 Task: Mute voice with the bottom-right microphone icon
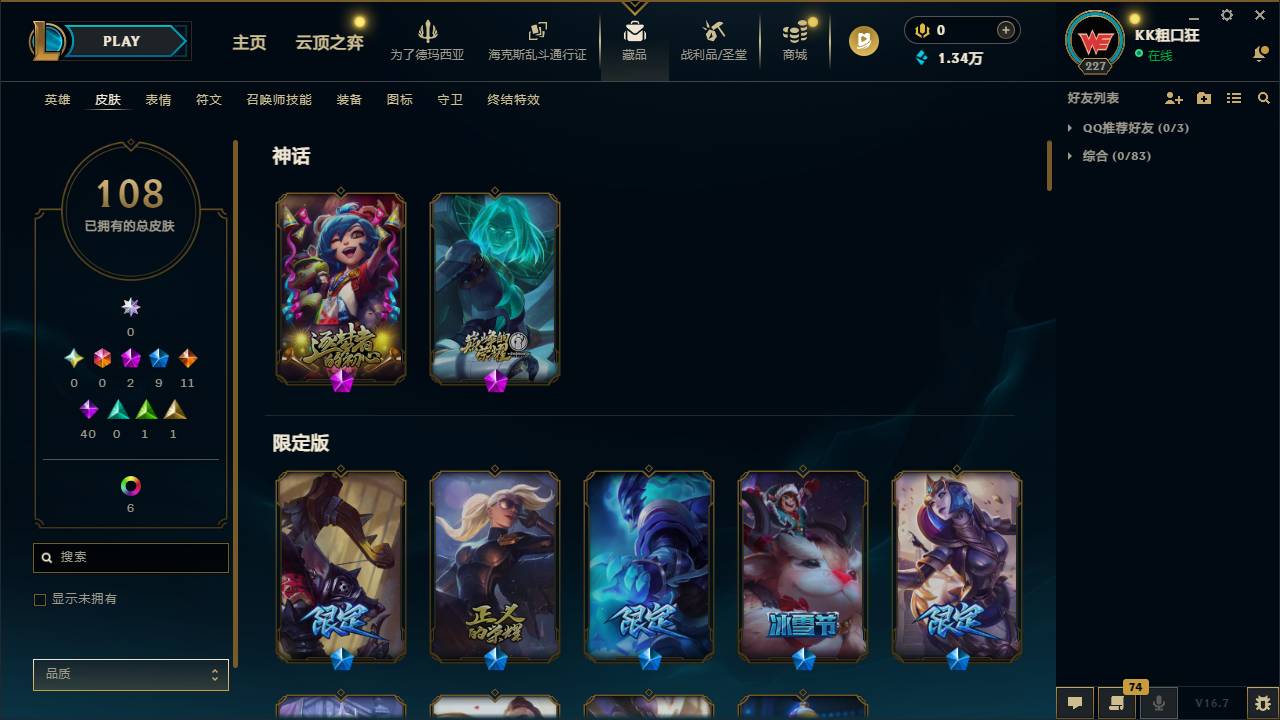pyautogui.click(x=1158, y=703)
